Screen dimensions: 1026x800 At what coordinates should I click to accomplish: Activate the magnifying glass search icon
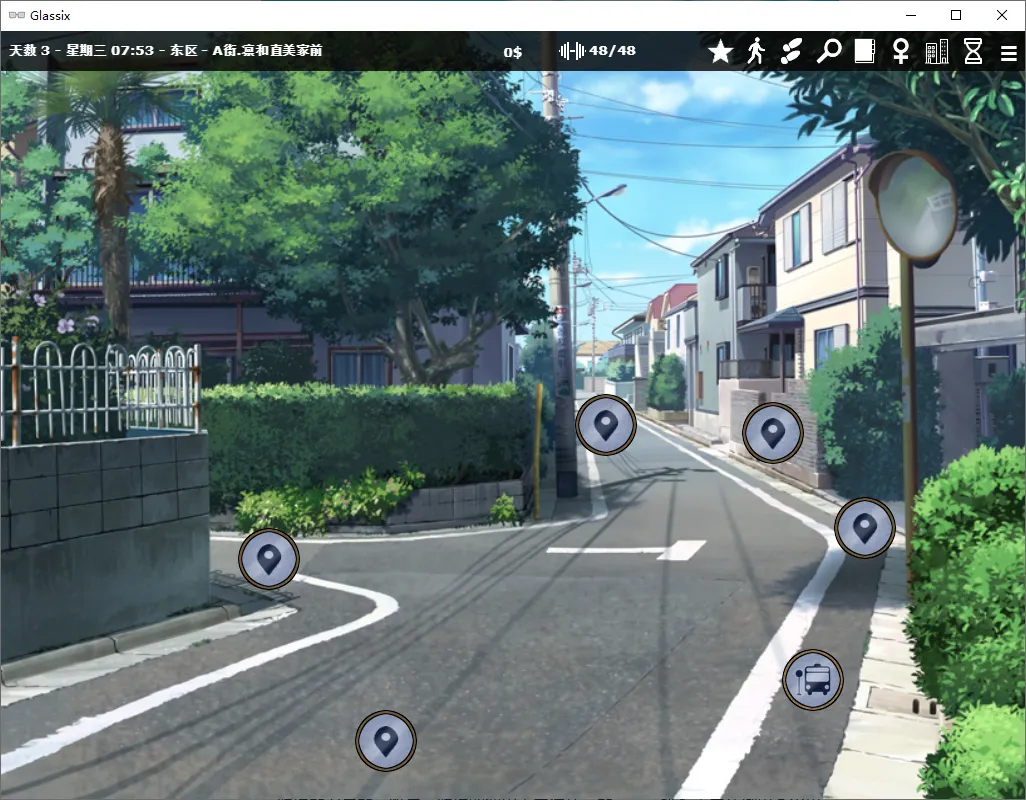pyautogui.click(x=828, y=51)
